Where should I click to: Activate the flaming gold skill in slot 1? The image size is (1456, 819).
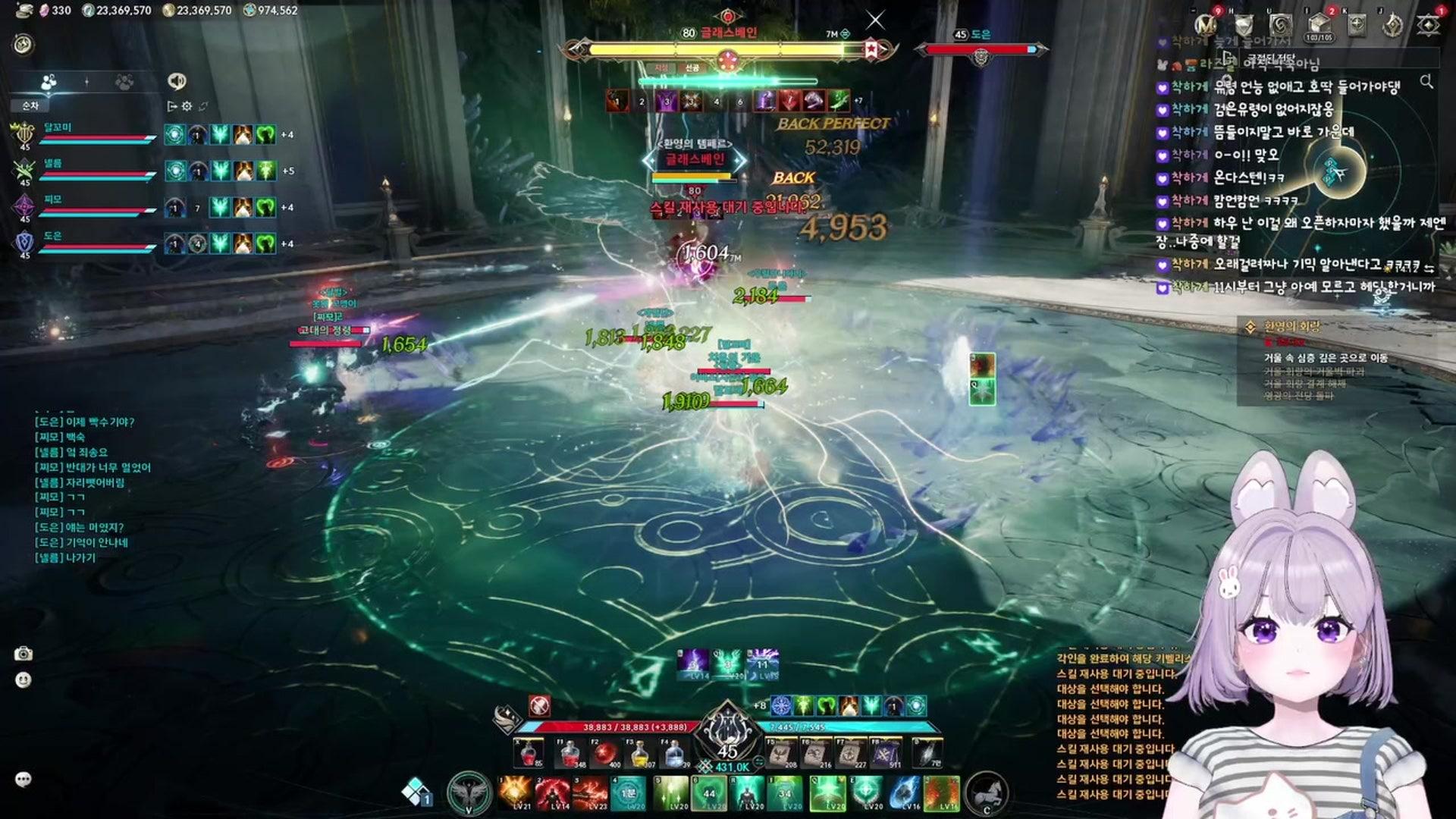pos(516,792)
